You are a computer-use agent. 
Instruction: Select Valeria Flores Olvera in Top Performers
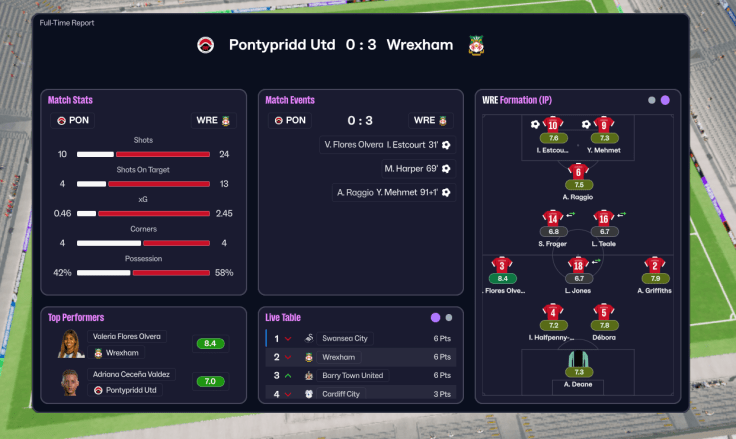click(126, 337)
